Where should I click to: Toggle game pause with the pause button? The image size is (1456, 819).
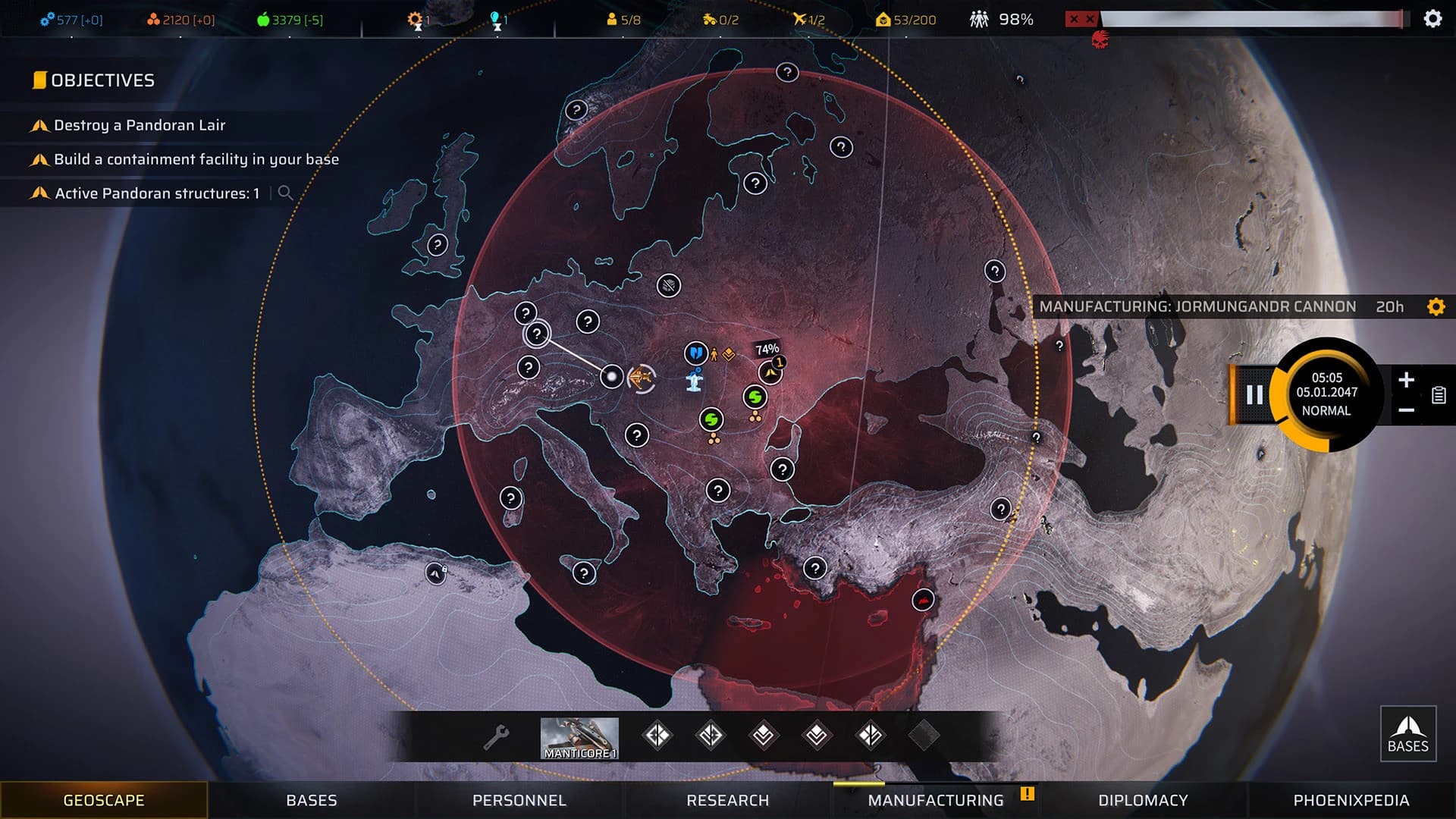pos(1255,394)
